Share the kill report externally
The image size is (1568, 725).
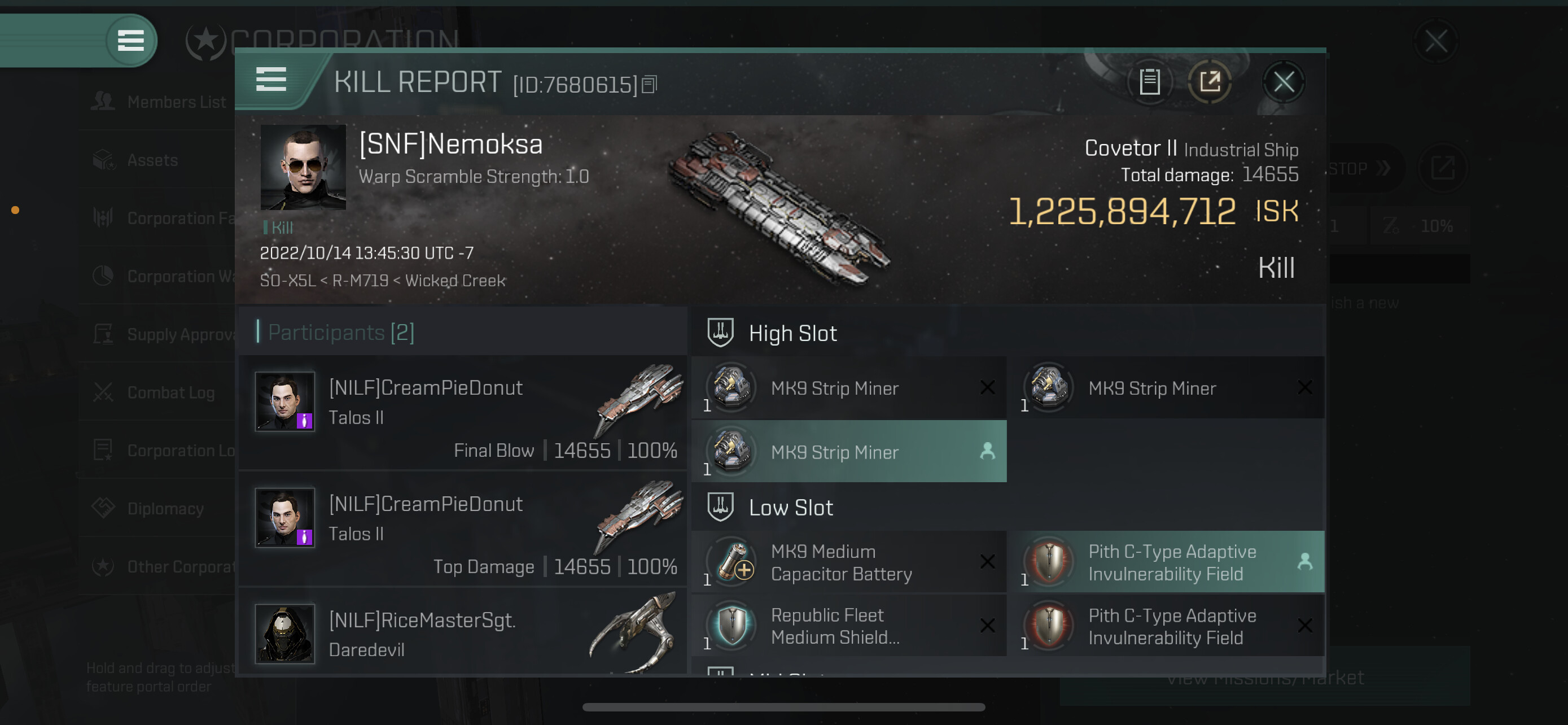point(1210,82)
